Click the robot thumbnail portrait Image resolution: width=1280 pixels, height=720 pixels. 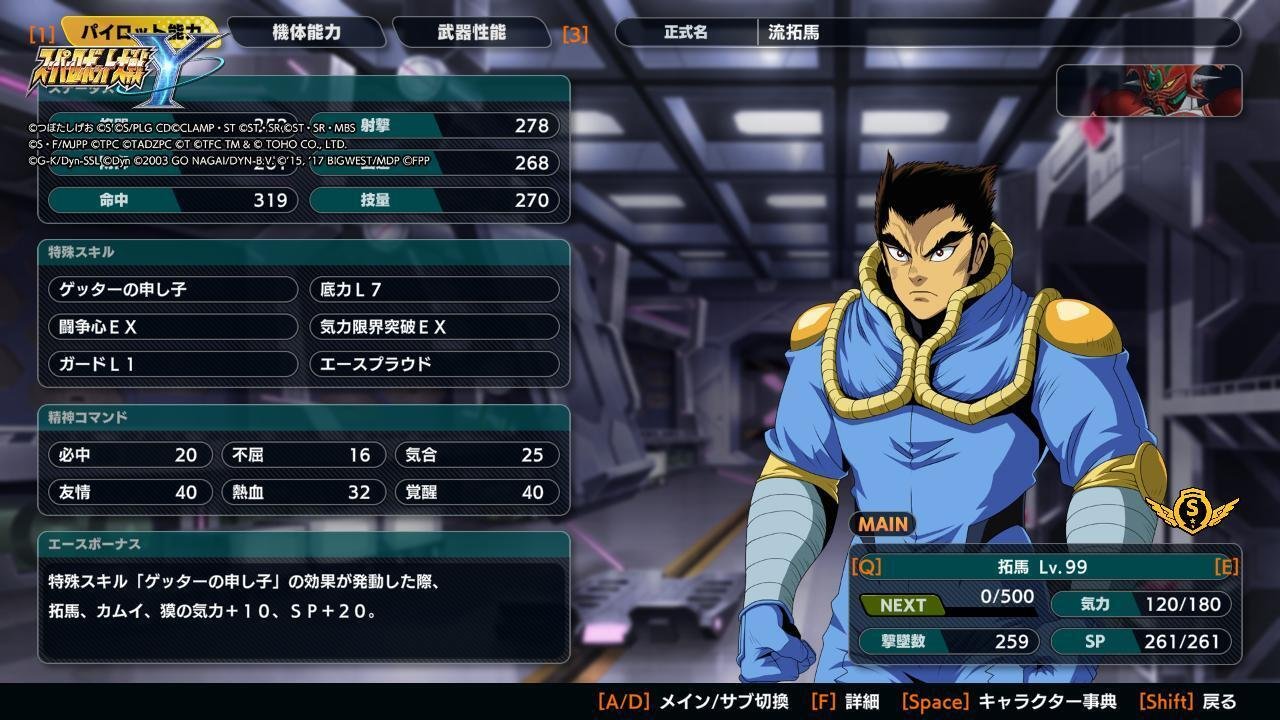point(1149,91)
